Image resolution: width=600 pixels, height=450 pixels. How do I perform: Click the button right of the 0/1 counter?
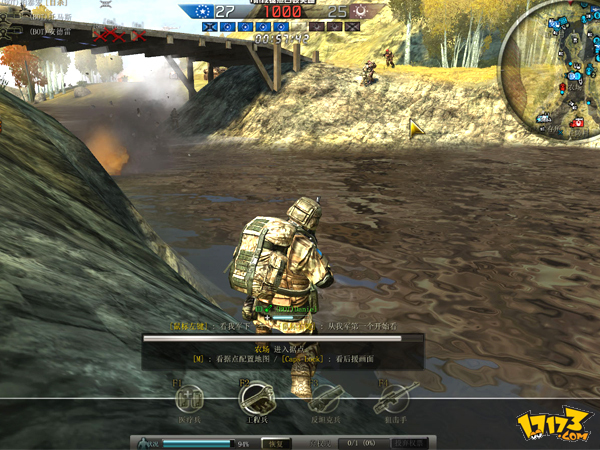[411, 442]
